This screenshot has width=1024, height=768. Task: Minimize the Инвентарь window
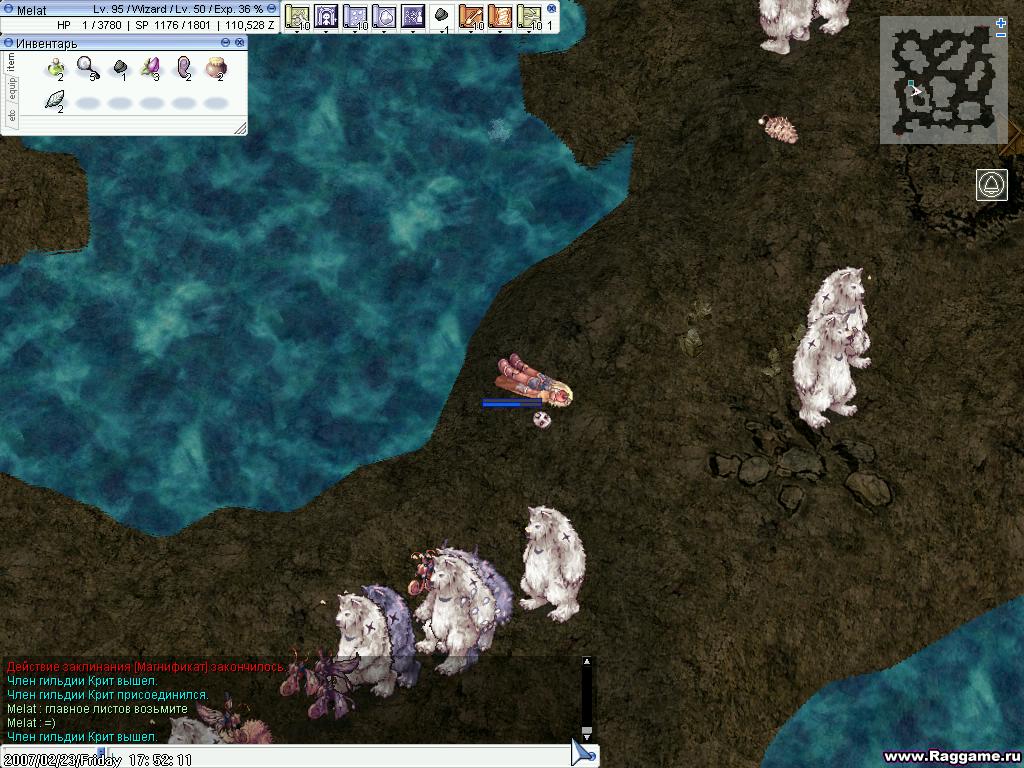point(226,43)
